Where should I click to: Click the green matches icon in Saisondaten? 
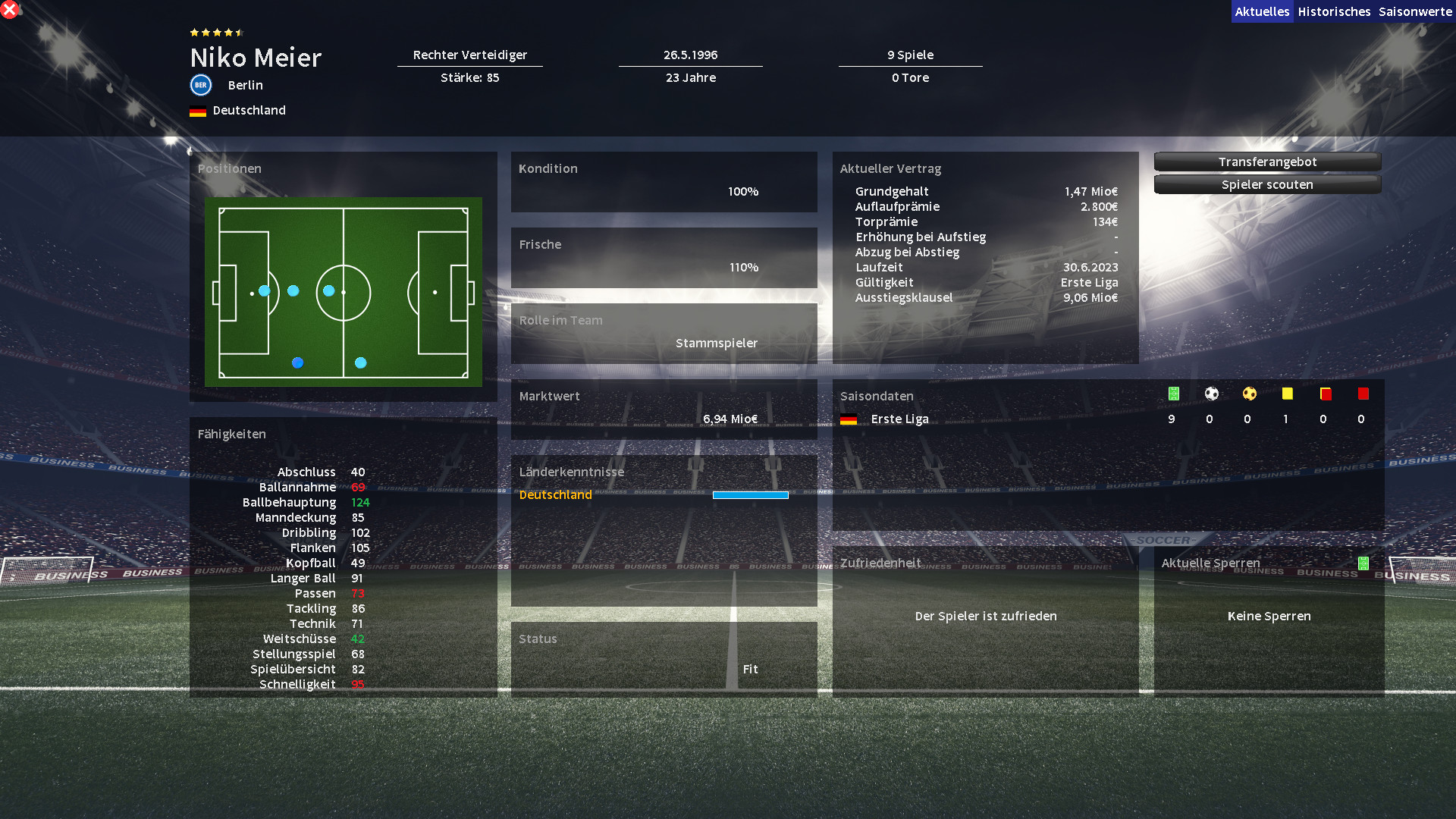pos(1172,394)
